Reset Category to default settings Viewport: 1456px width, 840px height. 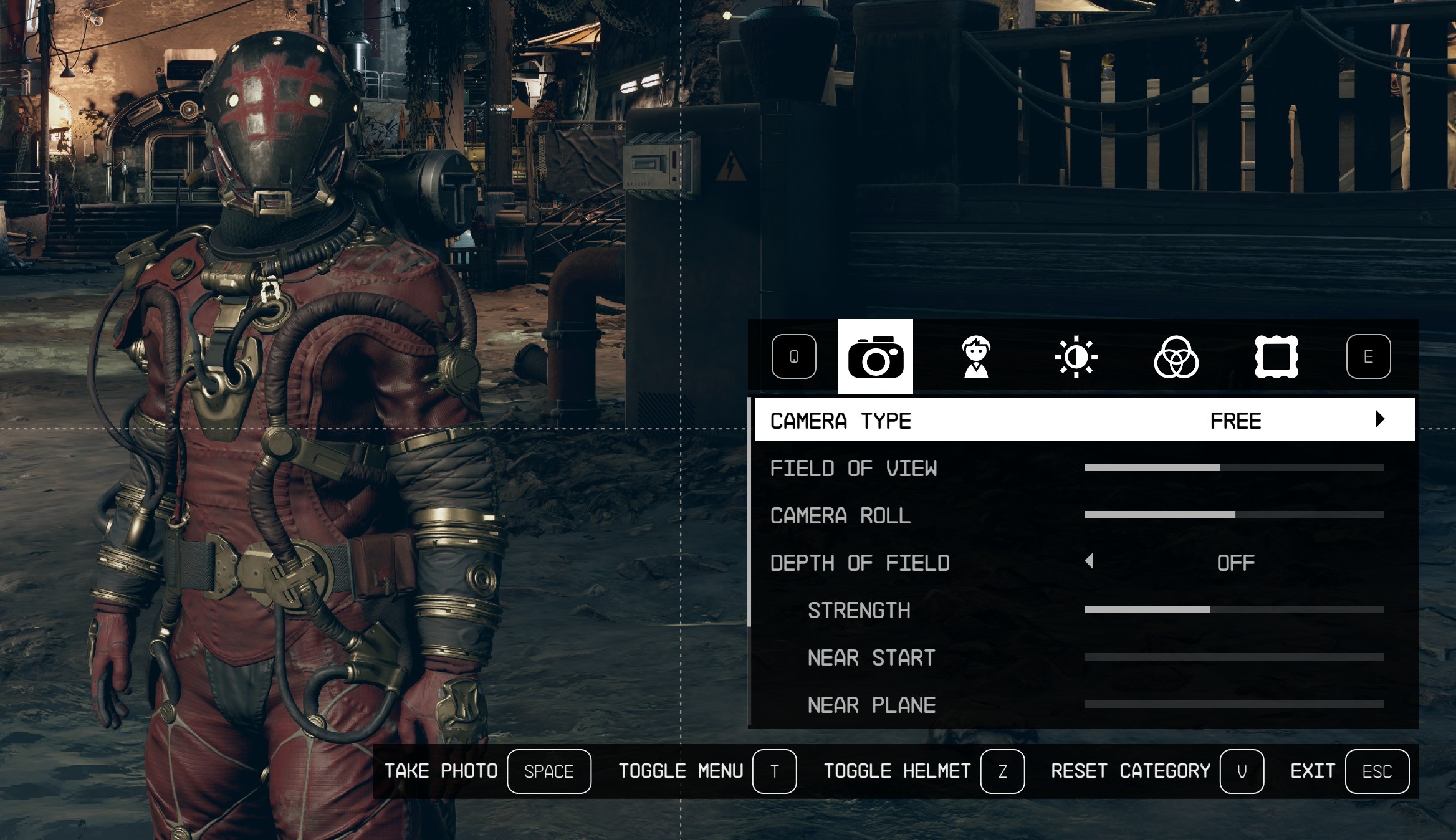point(1241,771)
